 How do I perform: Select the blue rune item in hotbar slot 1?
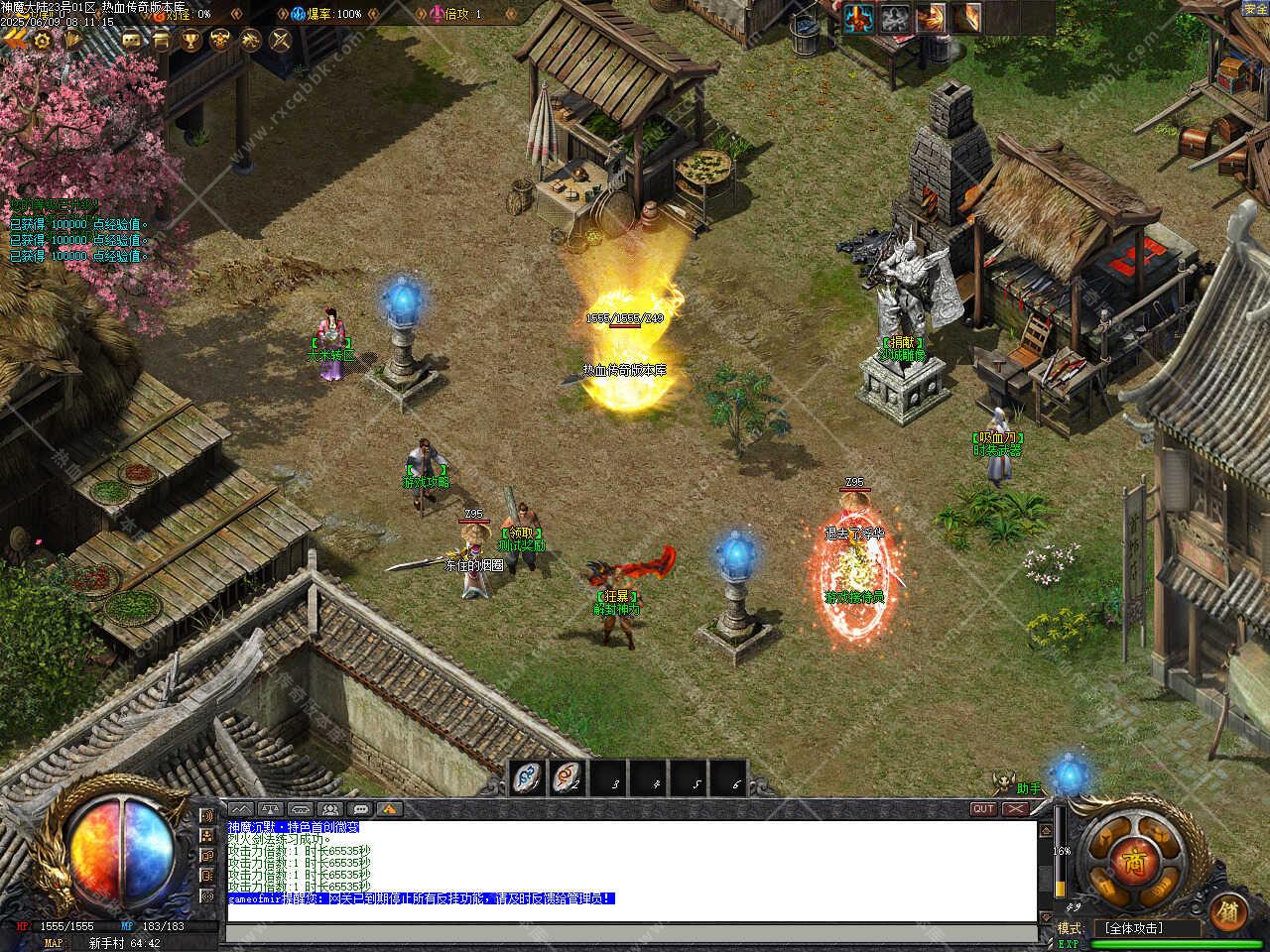coord(528,778)
